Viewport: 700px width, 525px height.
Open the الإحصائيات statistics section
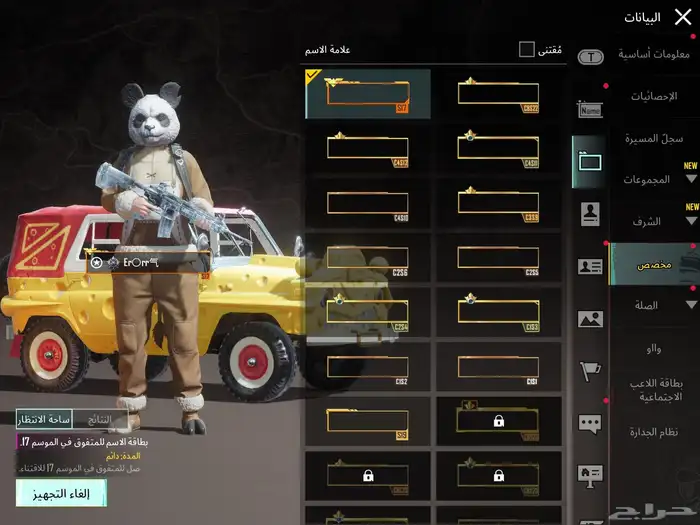point(655,96)
